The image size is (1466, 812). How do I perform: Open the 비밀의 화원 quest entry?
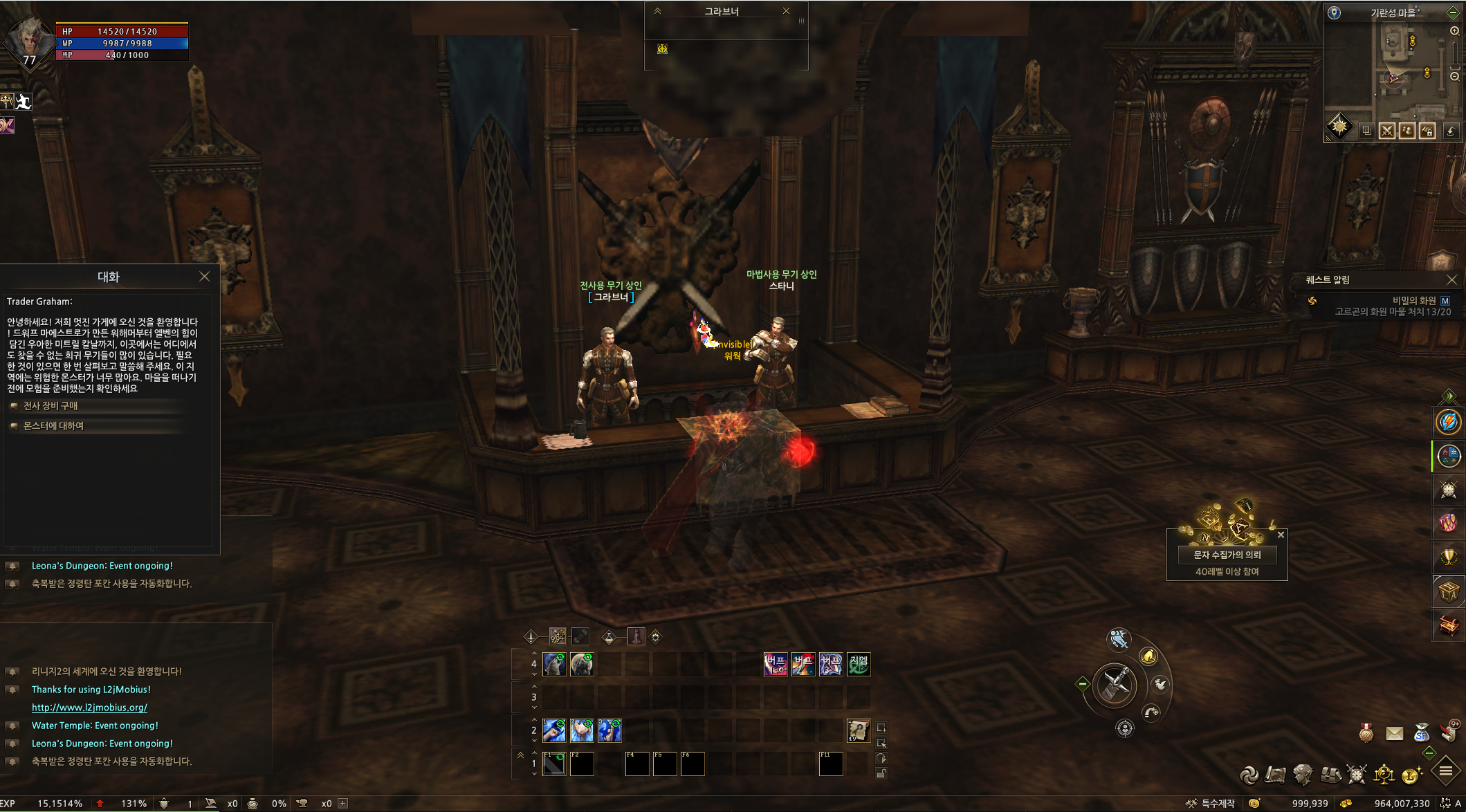1413,300
